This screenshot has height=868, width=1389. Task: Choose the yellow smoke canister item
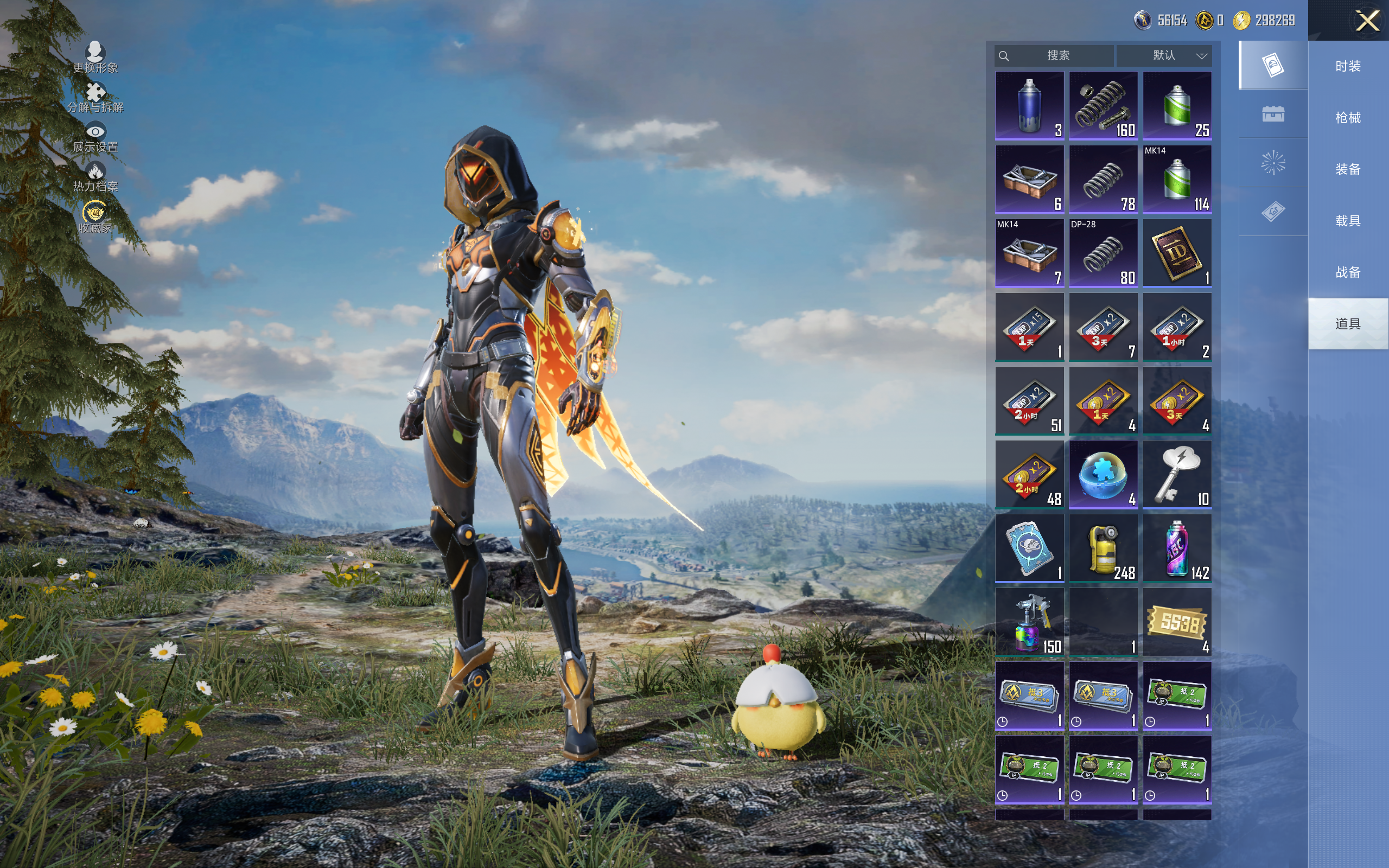pyautogui.click(x=1103, y=548)
